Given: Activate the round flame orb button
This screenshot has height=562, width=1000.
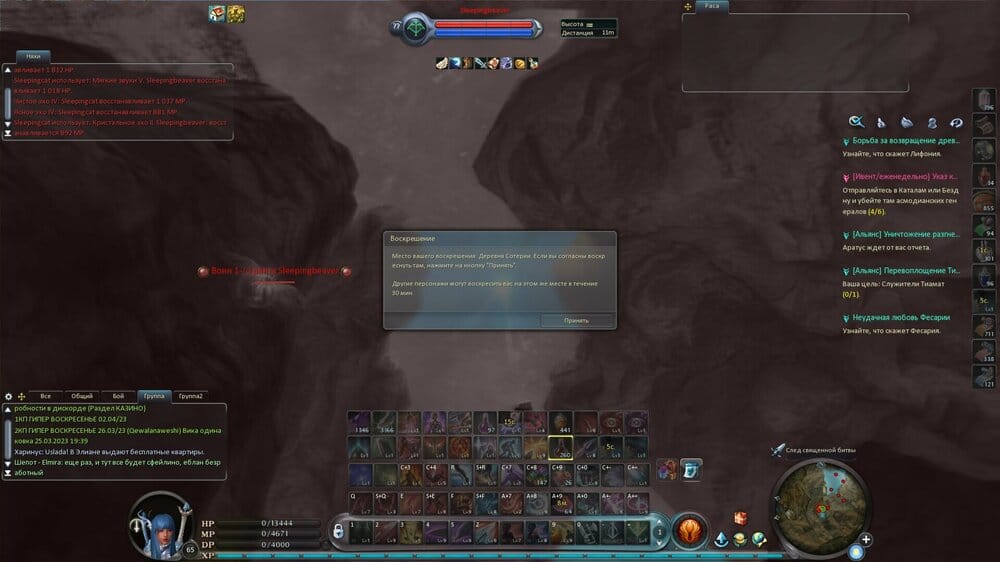Looking at the screenshot, I should pyautogui.click(x=688, y=530).
